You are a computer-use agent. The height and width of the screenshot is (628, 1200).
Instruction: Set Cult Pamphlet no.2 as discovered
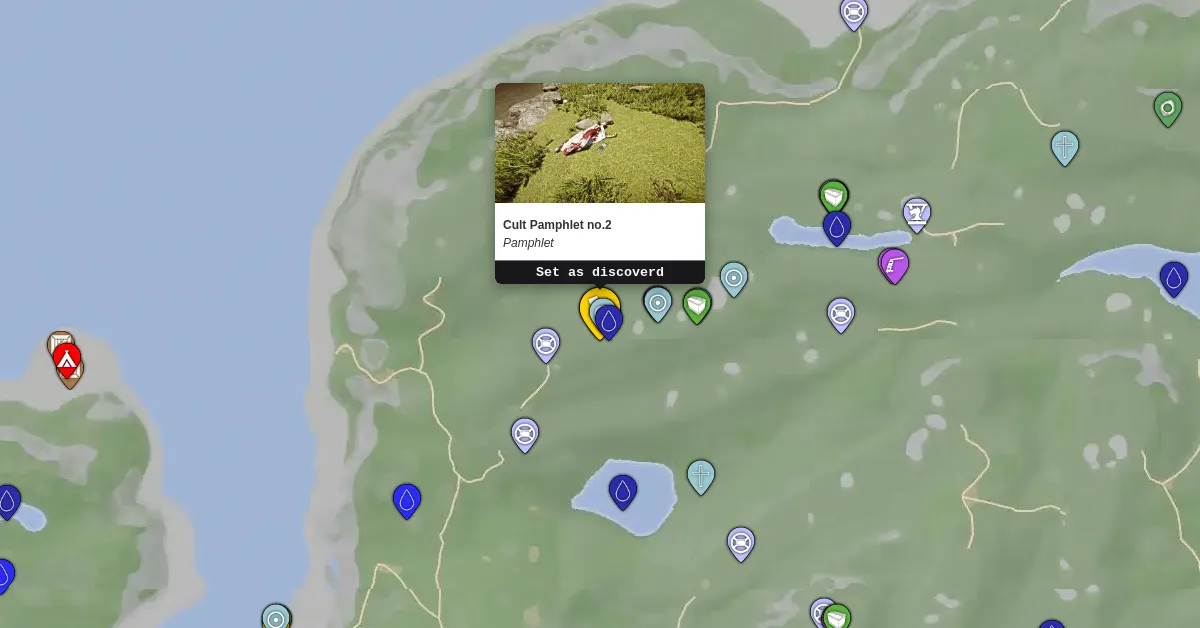[x=599, y=272]
